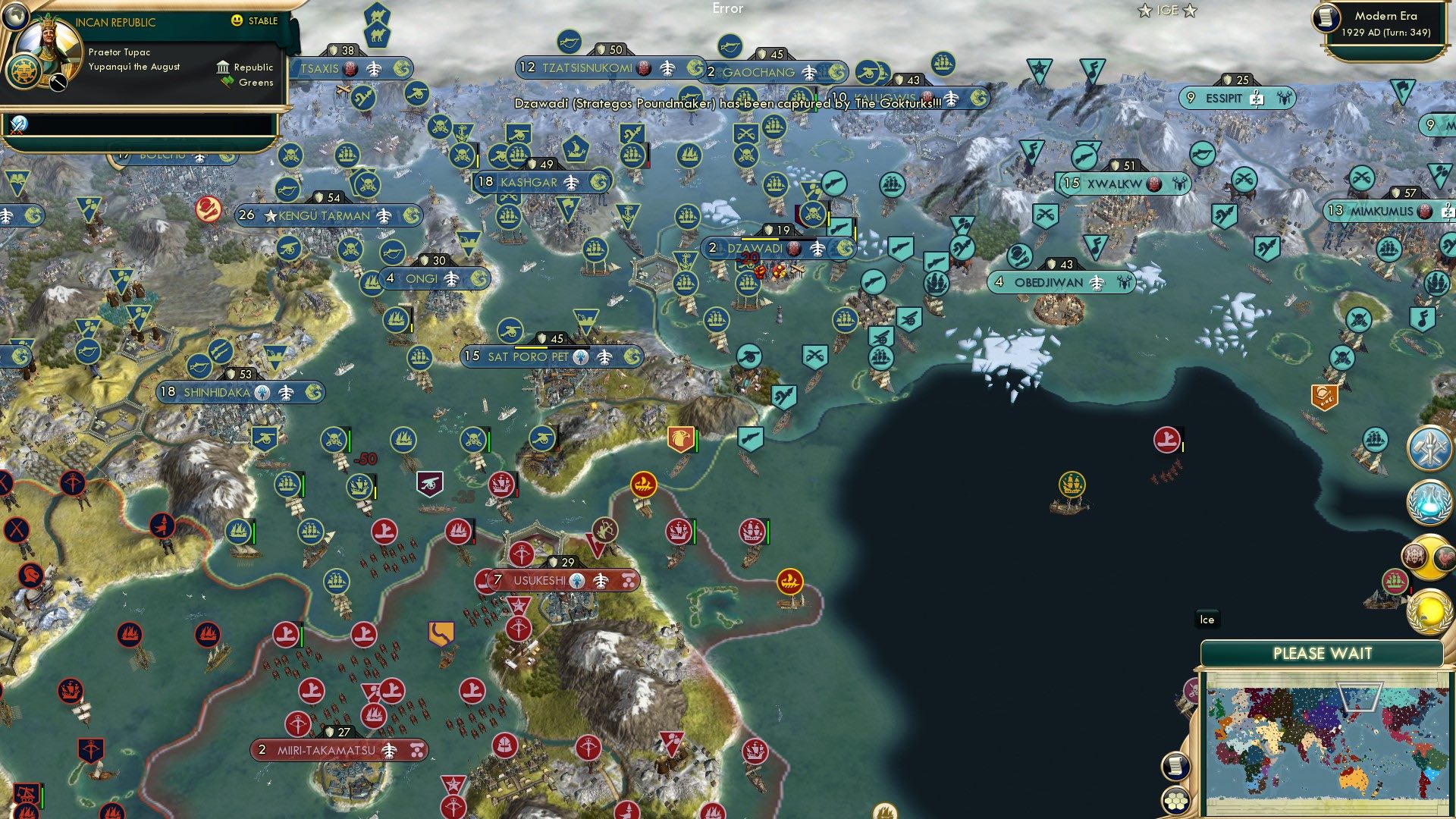Screen dimensions: 1456x819
Task: Open the economic overview hammer-and-tools icon
Action: 1430,447
